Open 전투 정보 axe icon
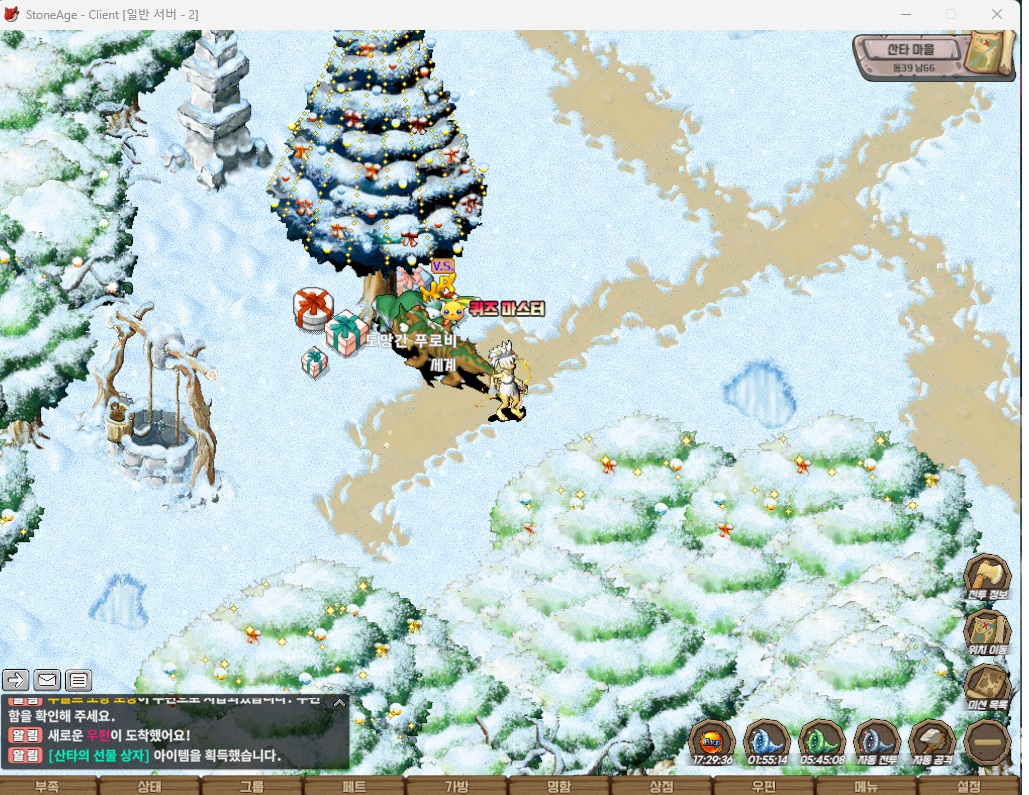The width and height of the screenshot is (1029, 795). click(987, 578)
